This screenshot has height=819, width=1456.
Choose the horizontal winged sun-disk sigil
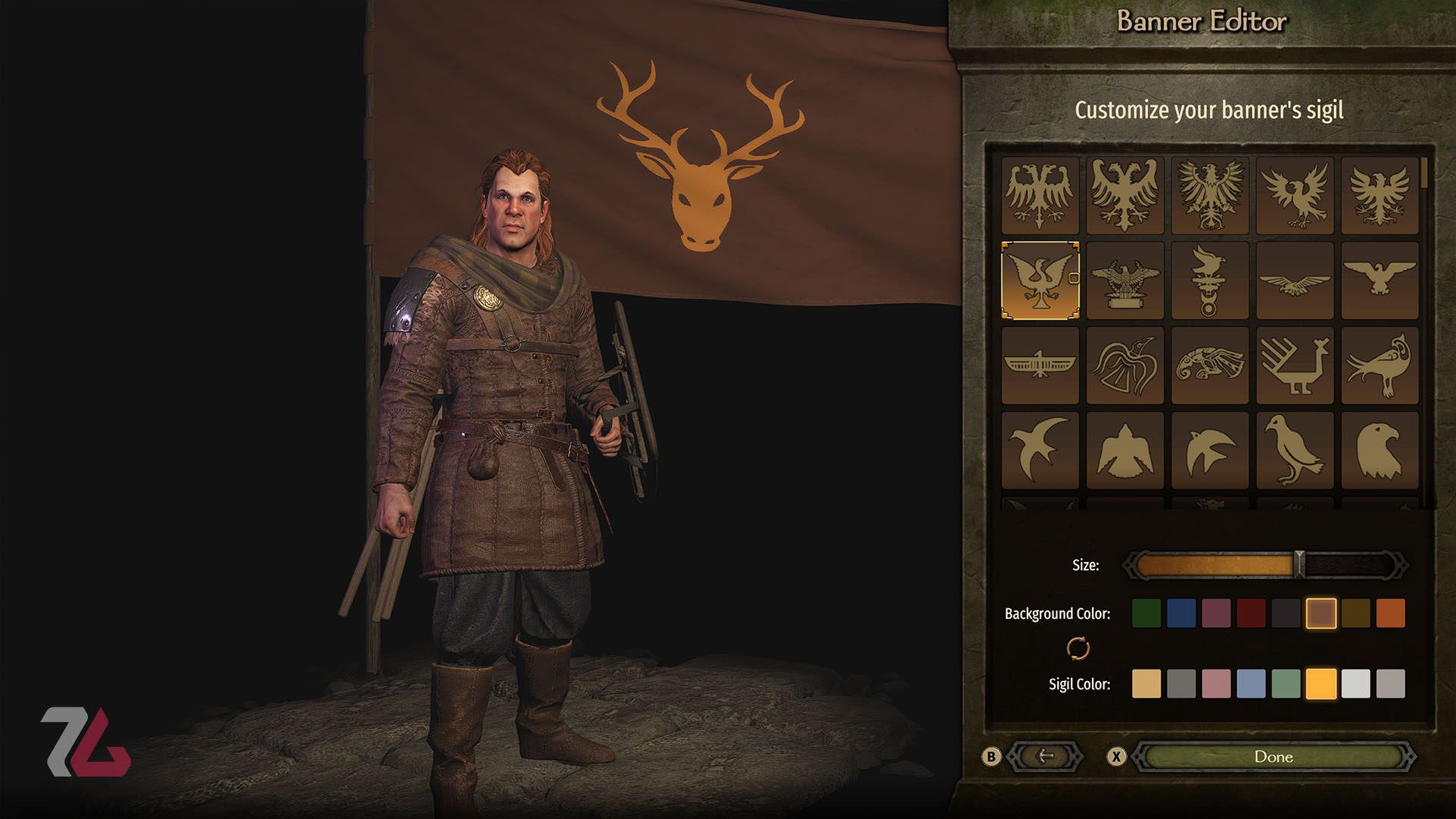[1040, 366]
